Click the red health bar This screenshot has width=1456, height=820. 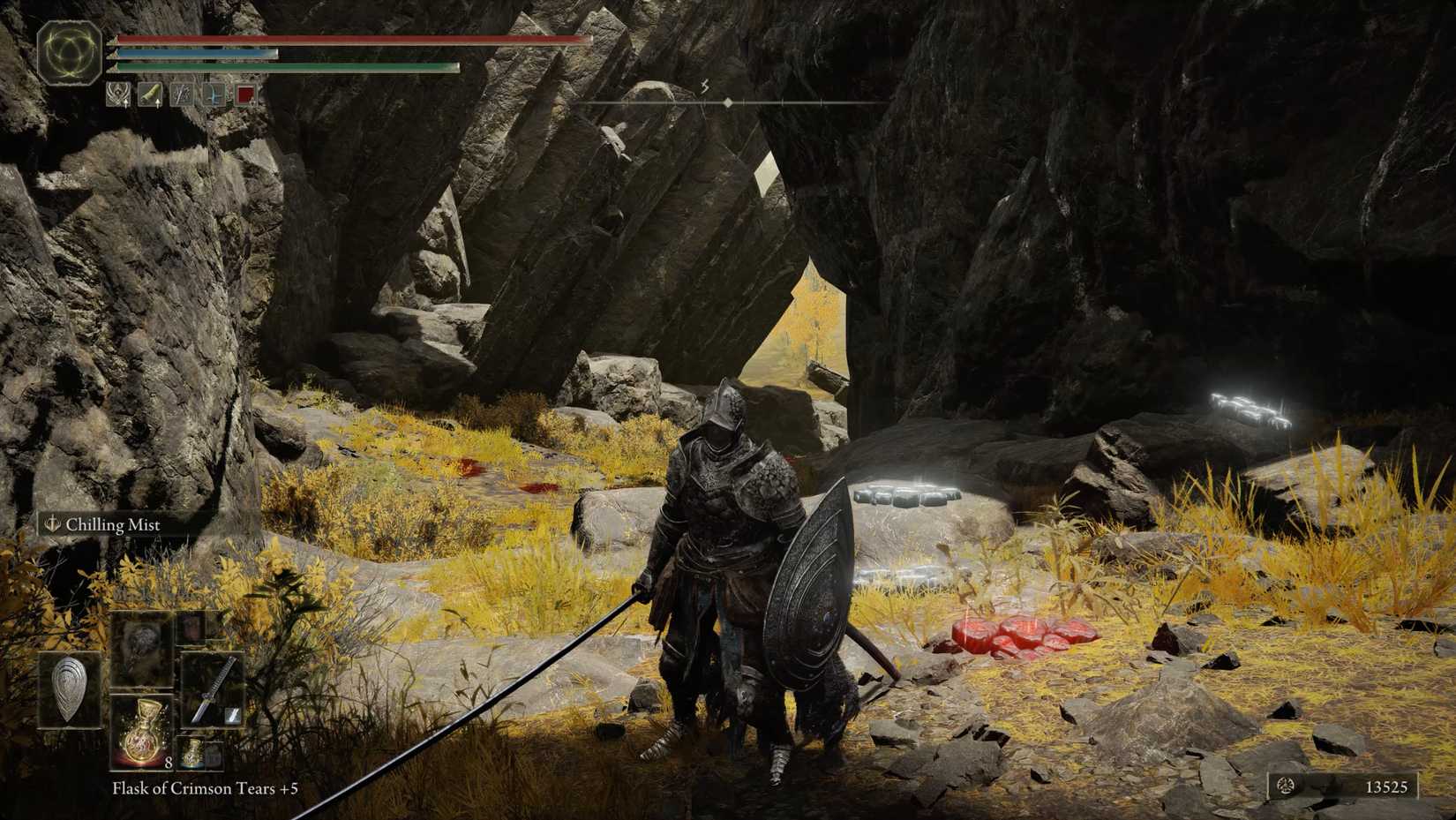point(353,40)
